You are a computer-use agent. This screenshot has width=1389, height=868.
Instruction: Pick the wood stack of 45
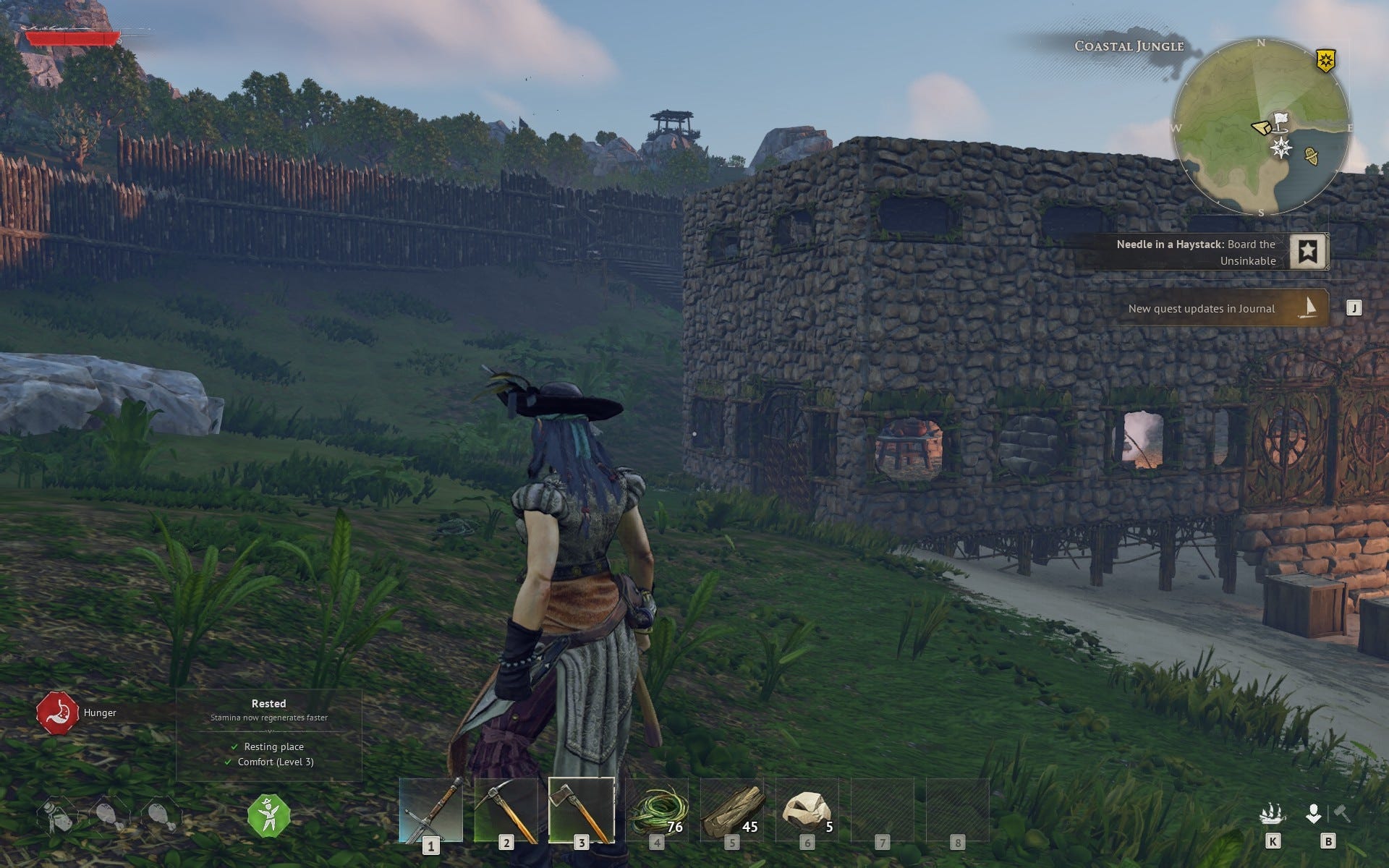(x=732, y=810)
